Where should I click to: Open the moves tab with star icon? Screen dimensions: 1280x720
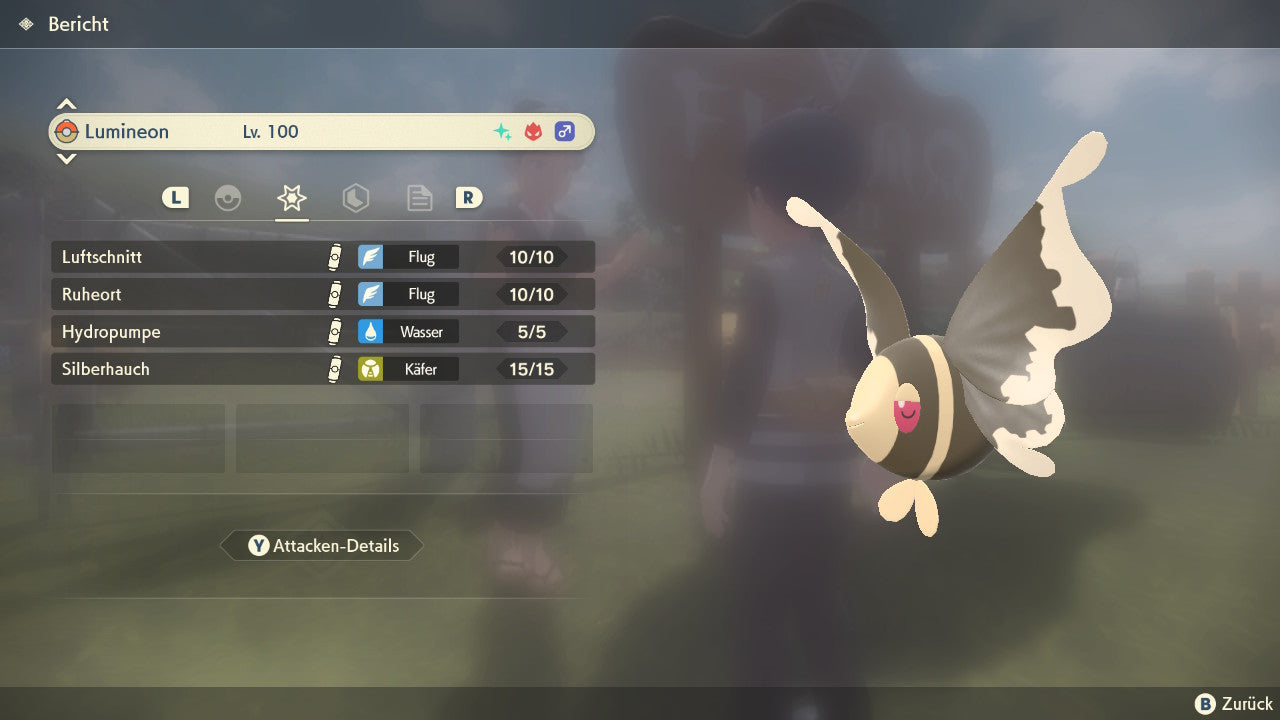click(291, 198)
